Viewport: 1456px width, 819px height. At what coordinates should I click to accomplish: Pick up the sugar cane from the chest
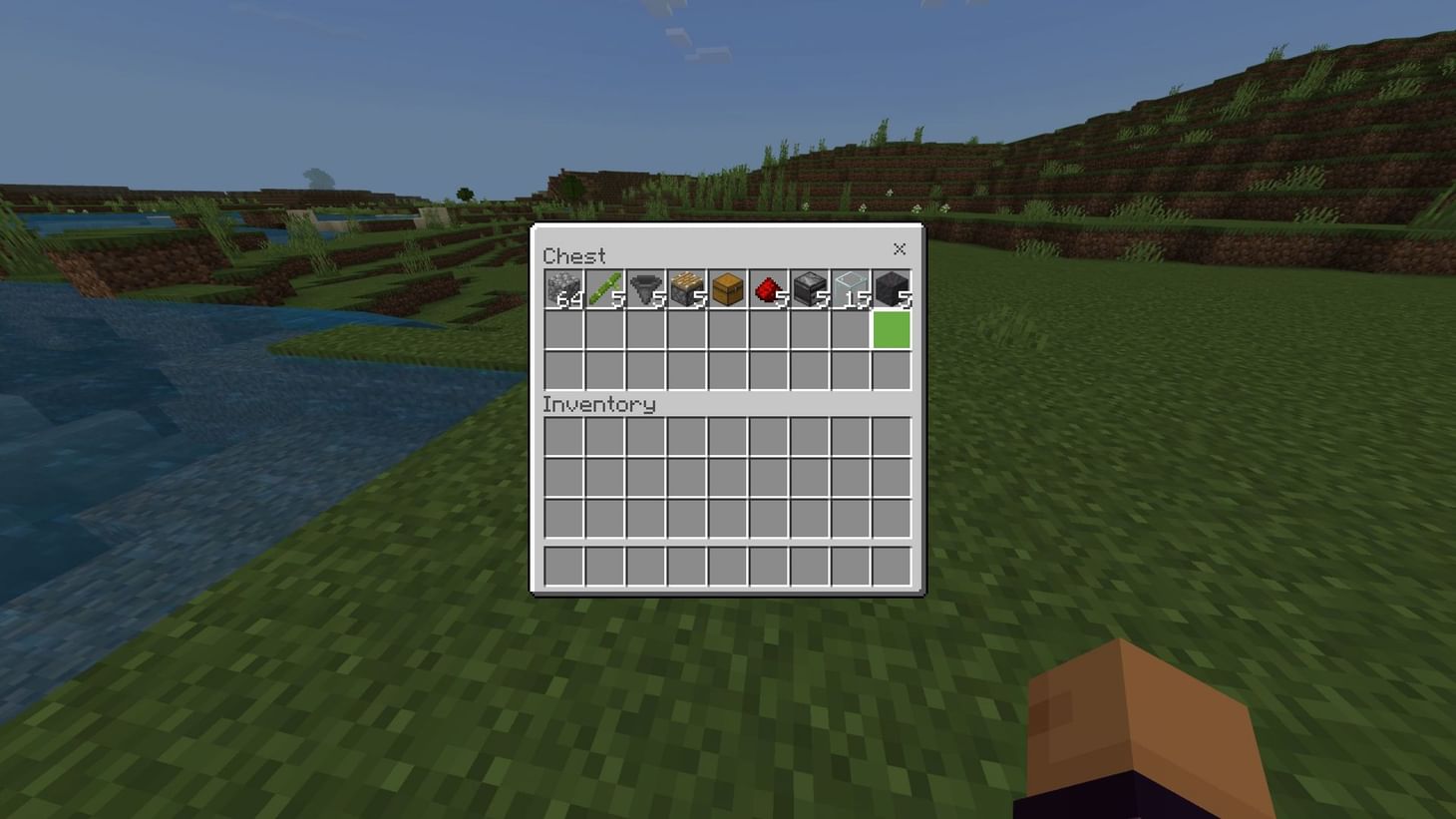[x=605, y=289]
